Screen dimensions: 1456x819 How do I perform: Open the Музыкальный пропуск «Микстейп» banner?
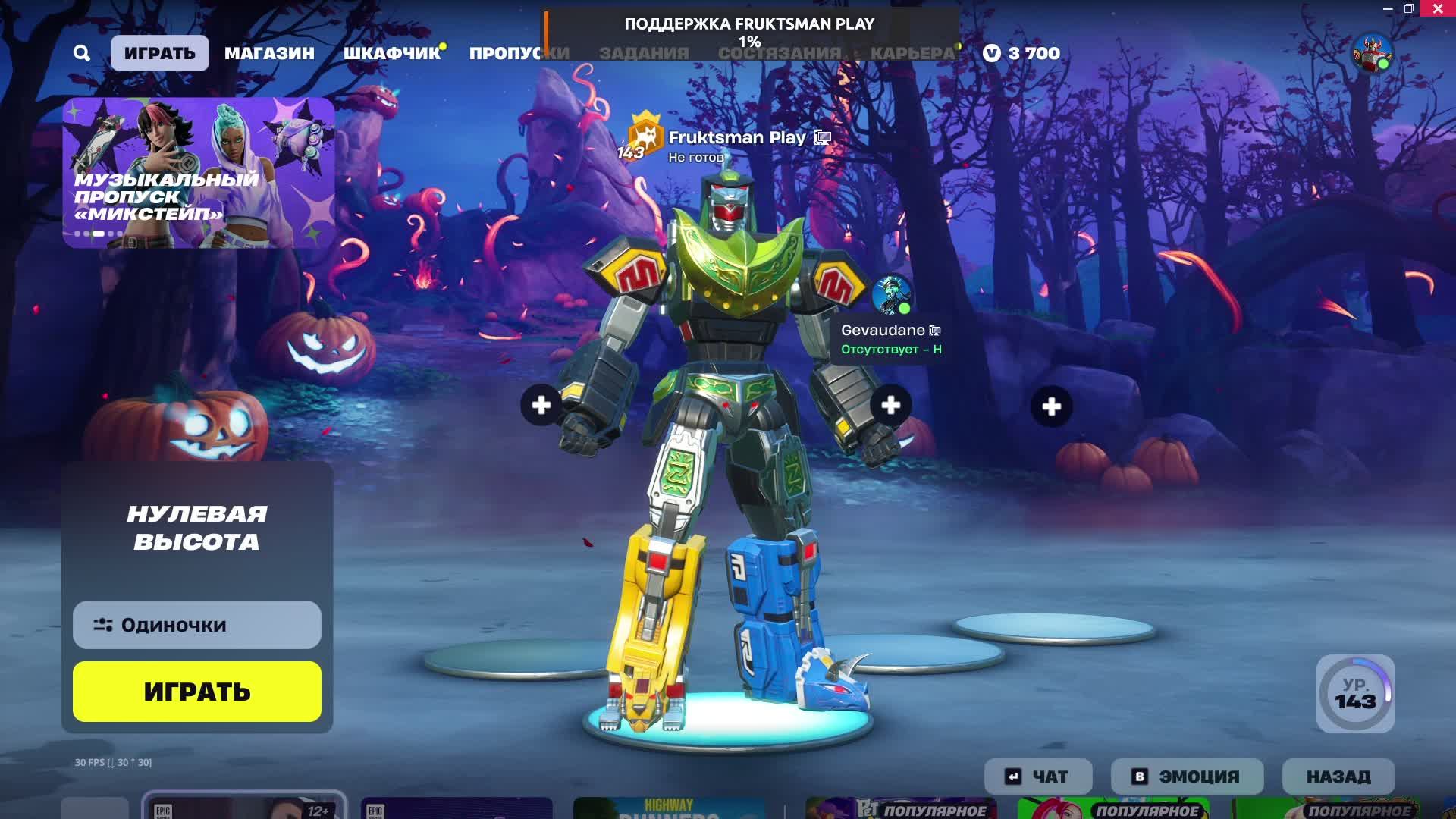(x=199, y=172)
